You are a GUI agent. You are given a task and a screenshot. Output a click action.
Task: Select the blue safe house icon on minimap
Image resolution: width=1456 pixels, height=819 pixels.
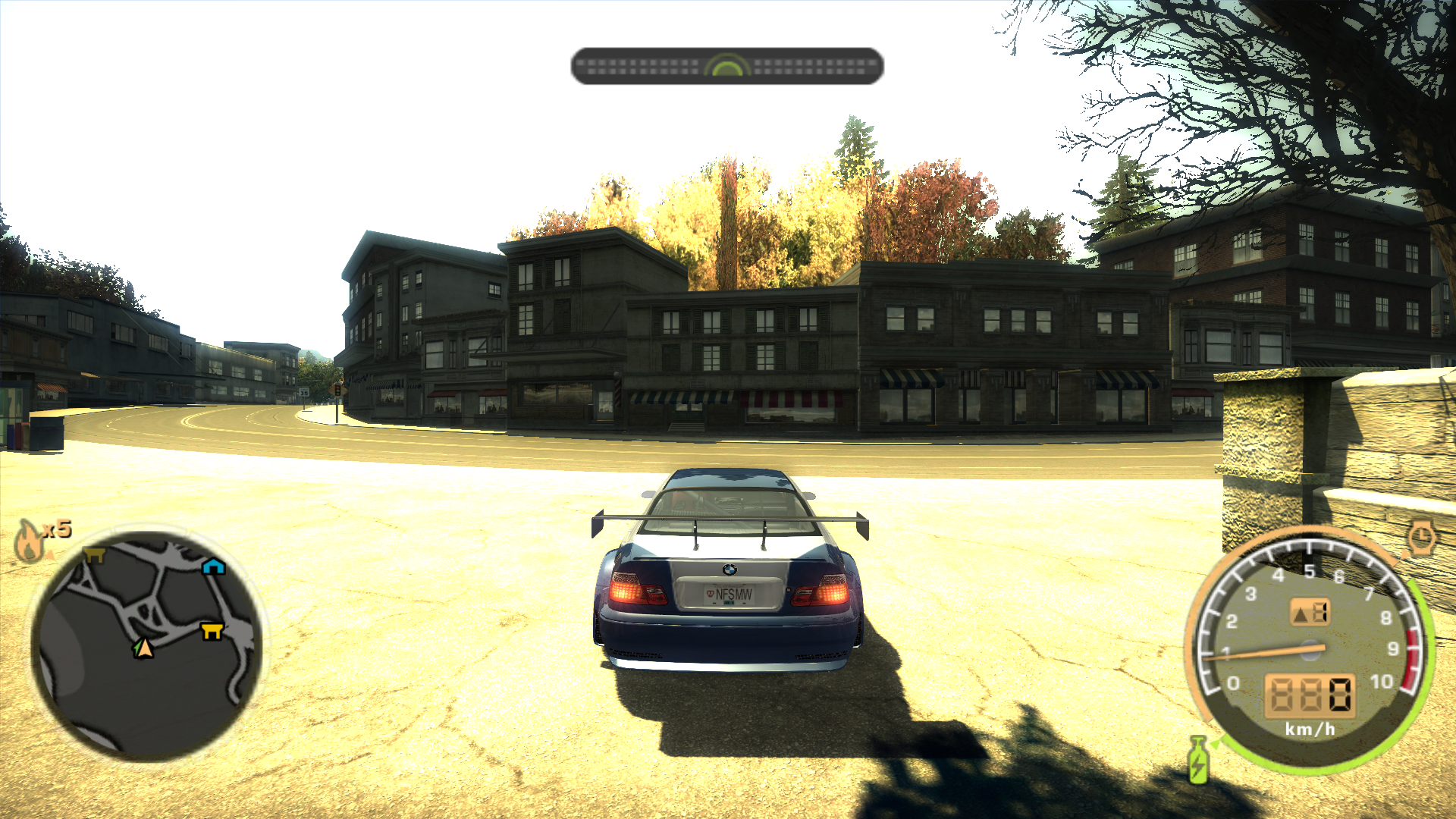tap(213, 566)
